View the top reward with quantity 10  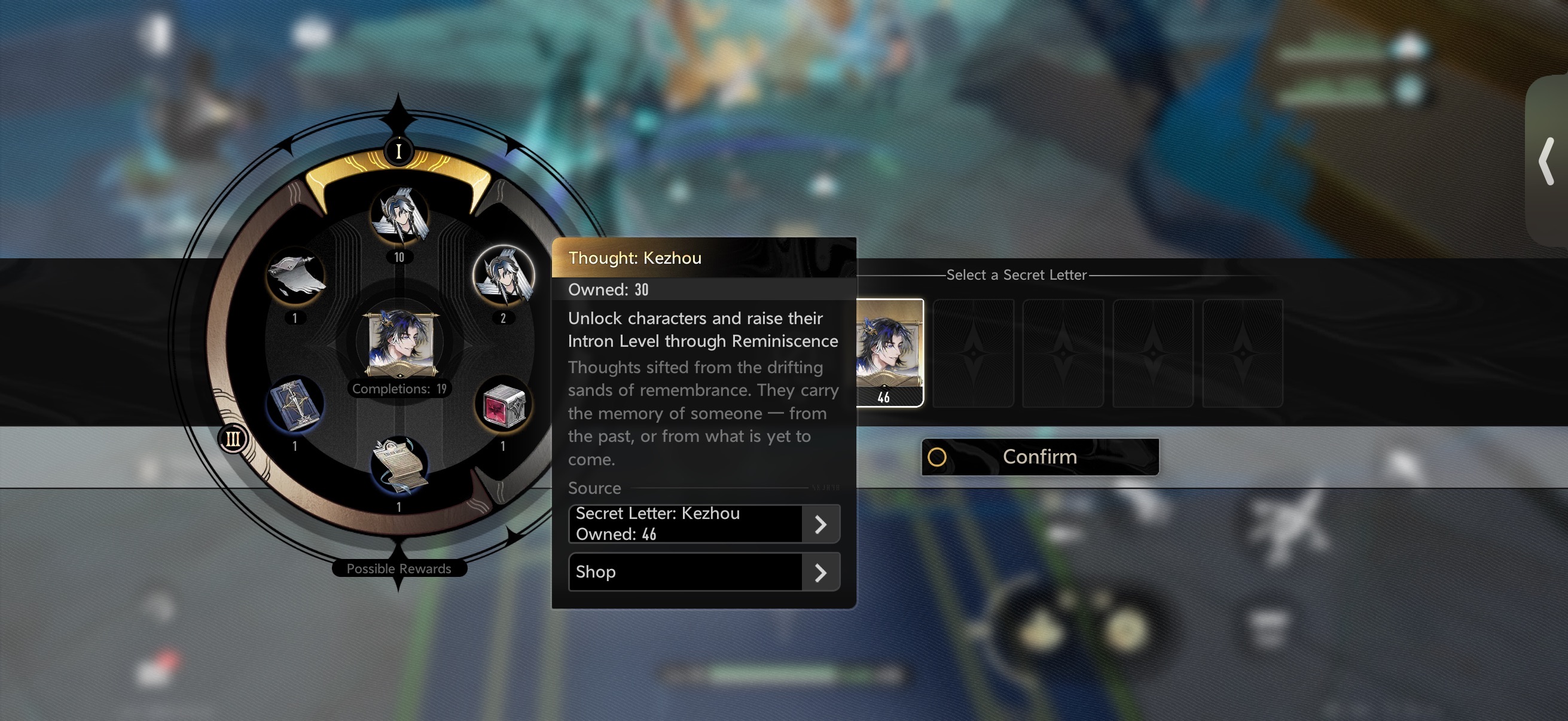(399, 216)
